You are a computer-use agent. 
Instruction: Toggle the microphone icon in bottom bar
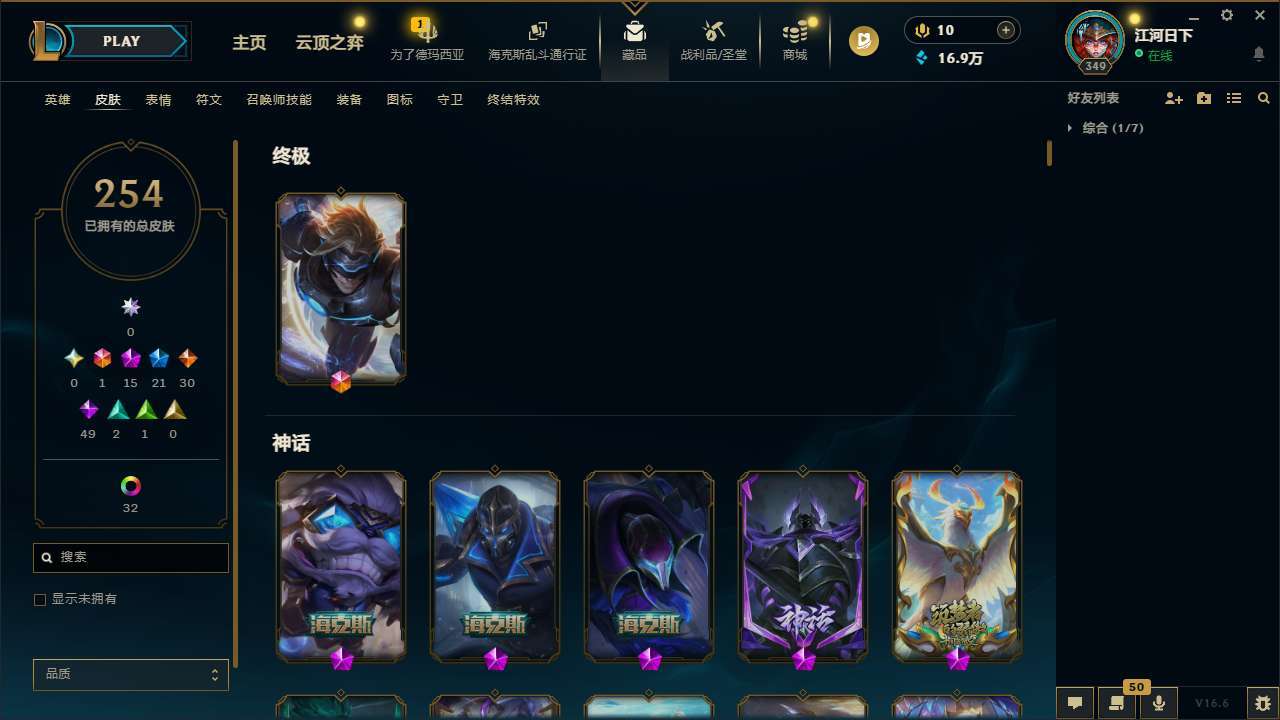1158,702
